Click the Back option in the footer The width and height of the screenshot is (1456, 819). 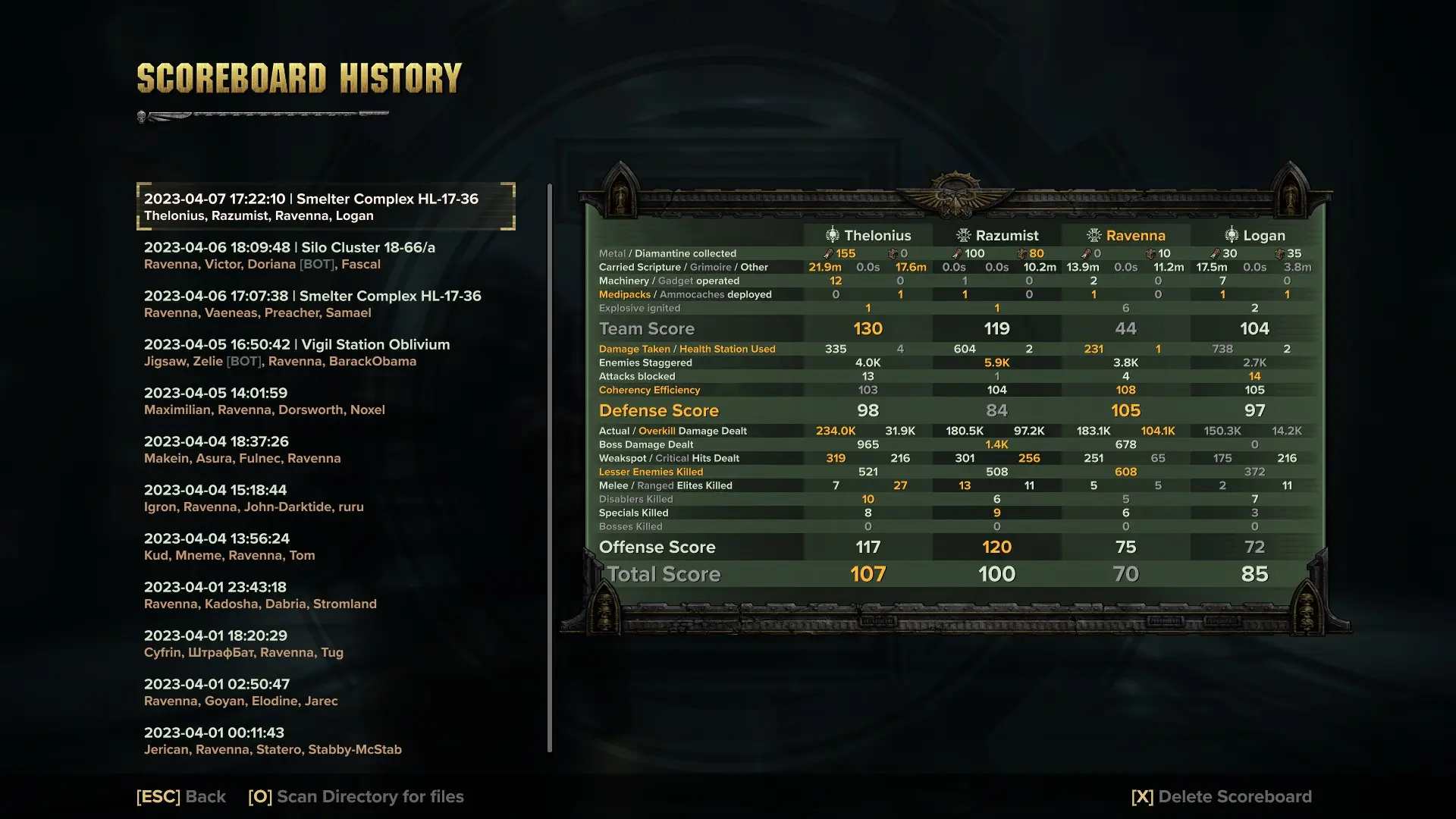tap(180, 796)
